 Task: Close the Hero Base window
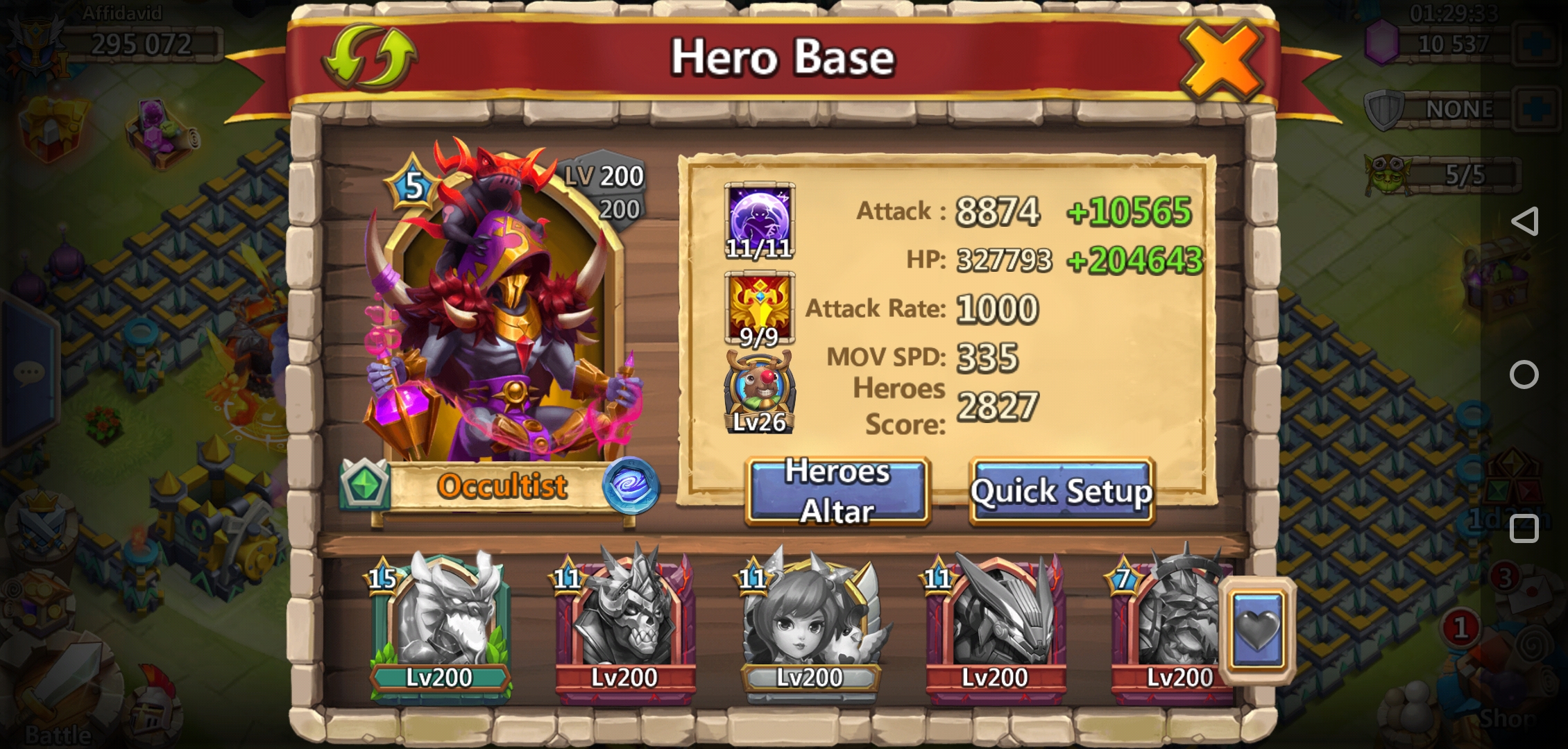coord(1221,59)
